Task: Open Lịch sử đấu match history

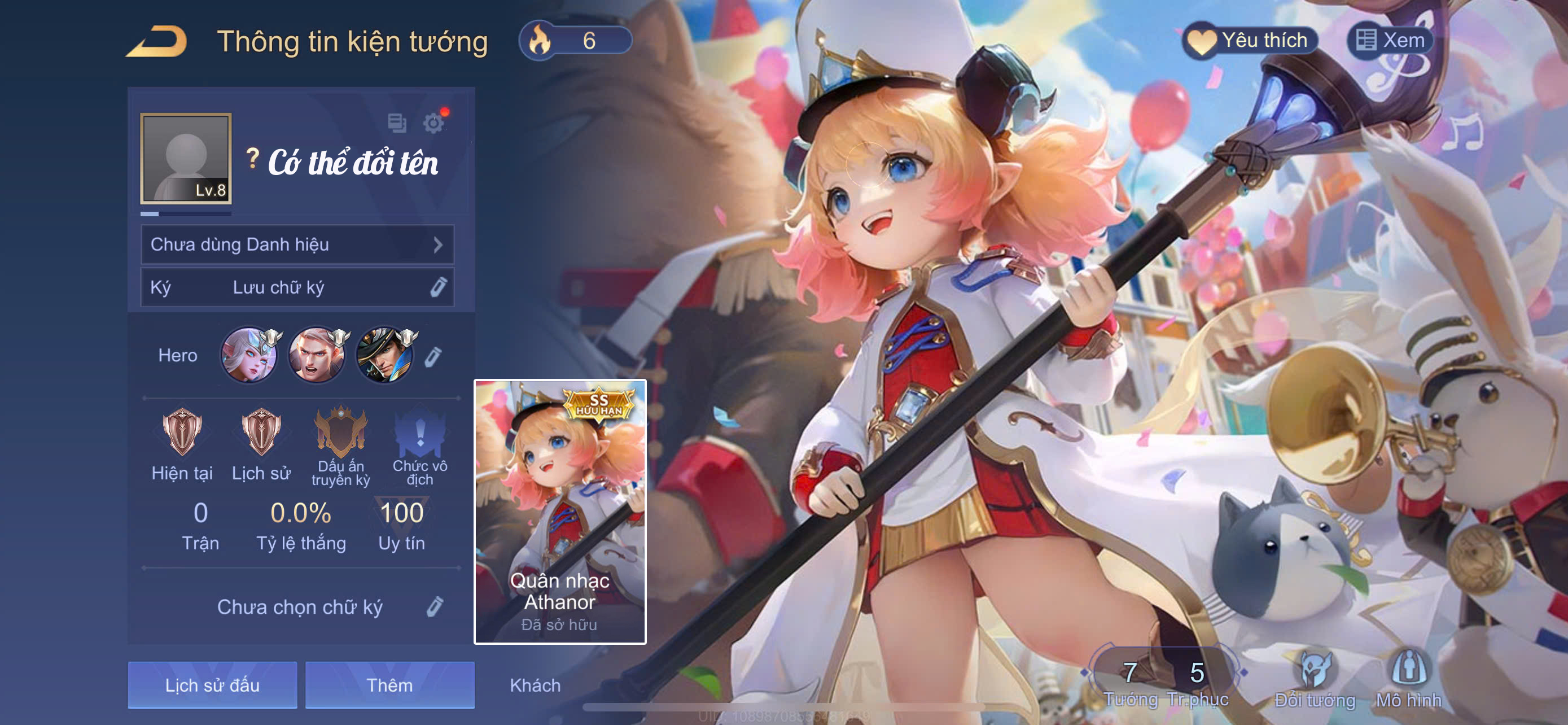Action: (212, 685)
